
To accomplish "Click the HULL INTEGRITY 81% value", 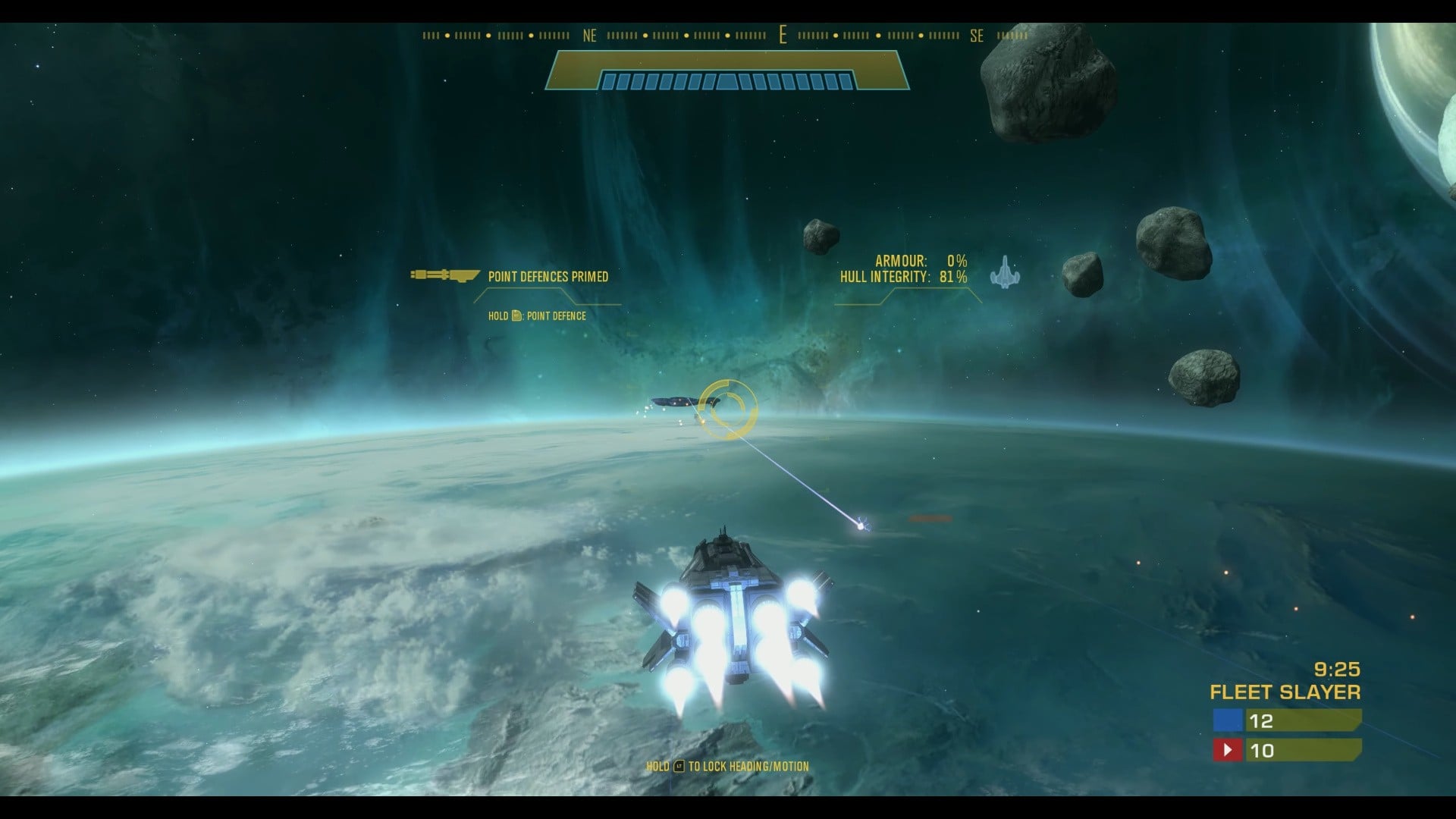I will pos(953,278).
